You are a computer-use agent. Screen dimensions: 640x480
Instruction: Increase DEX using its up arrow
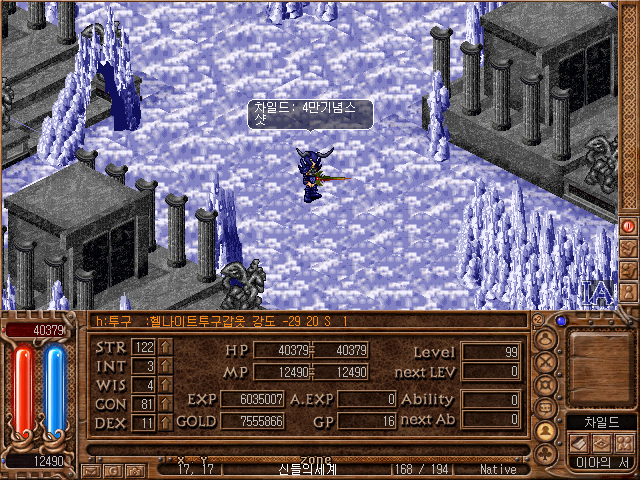click(166, 423)
